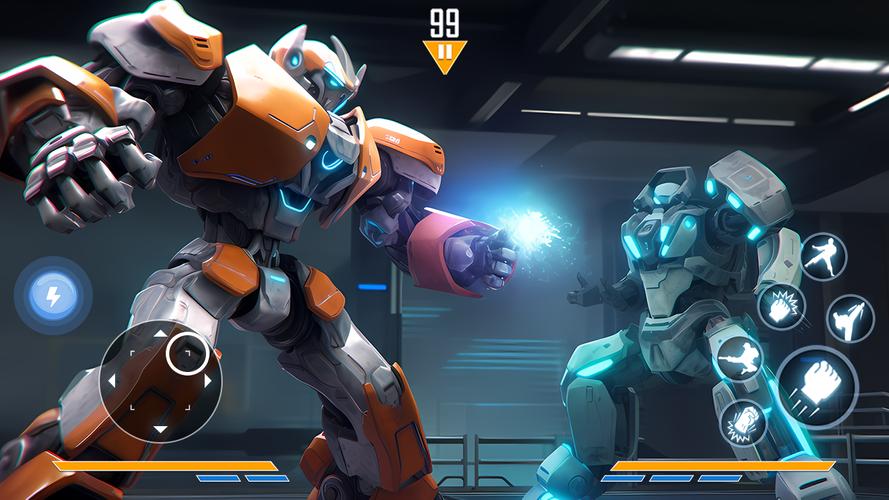Tap the down arrow on the movement pad
Viewport: 889px width, 500px height.
160,428
